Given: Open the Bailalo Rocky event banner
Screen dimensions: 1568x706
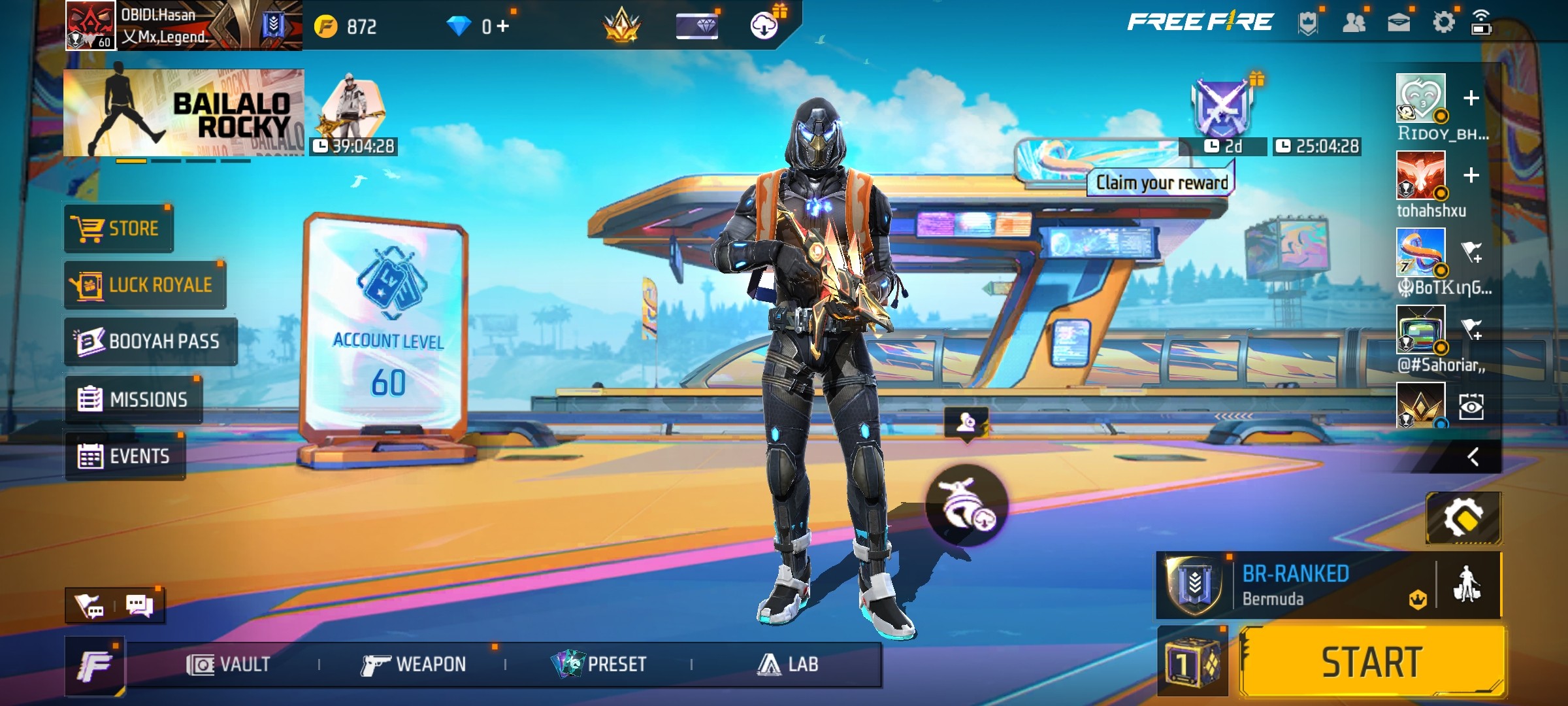Looking at the screenshot, I should [x=184, y=112].
